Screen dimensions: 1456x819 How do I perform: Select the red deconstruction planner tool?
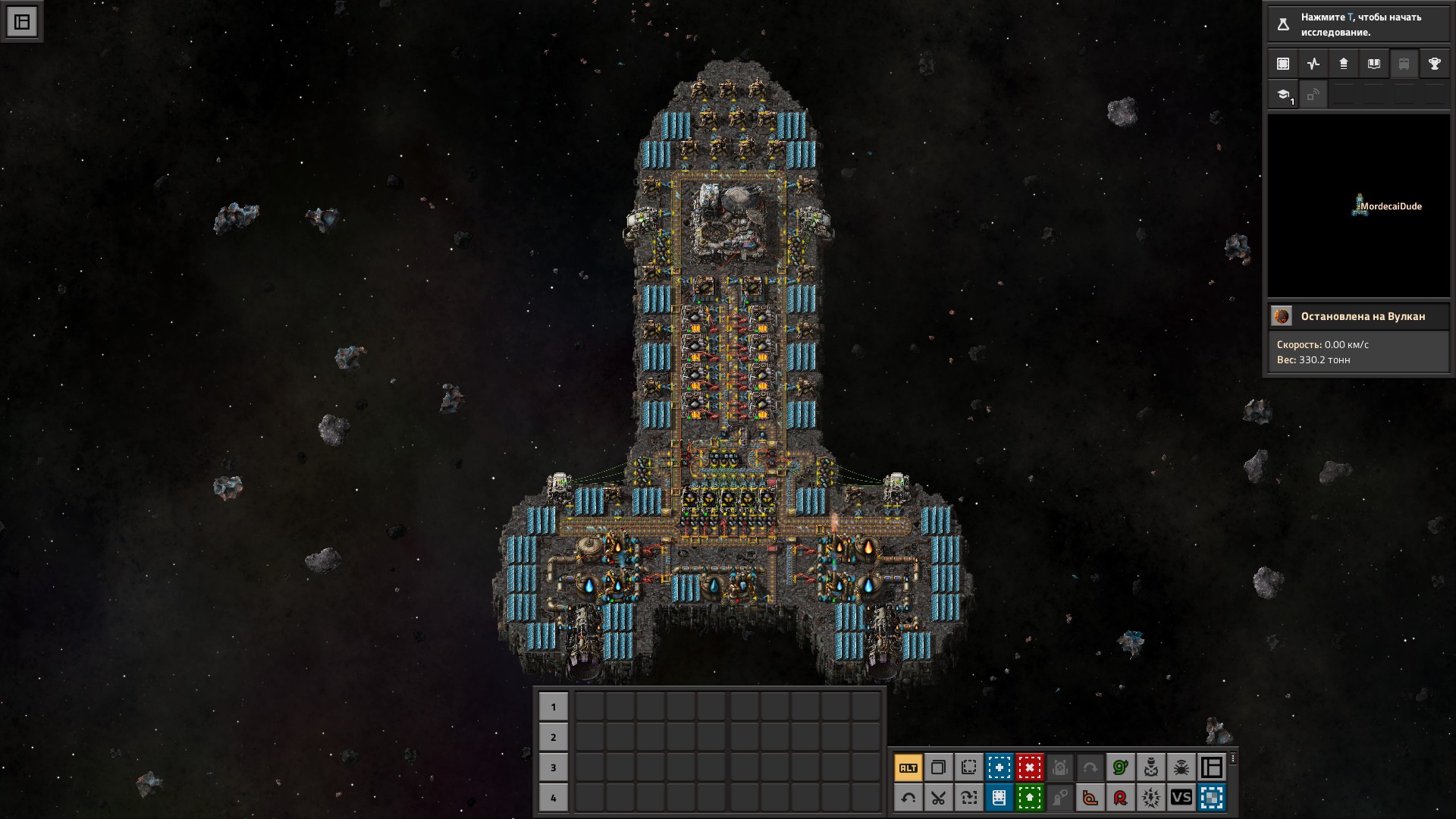[x=1029, y=767]
